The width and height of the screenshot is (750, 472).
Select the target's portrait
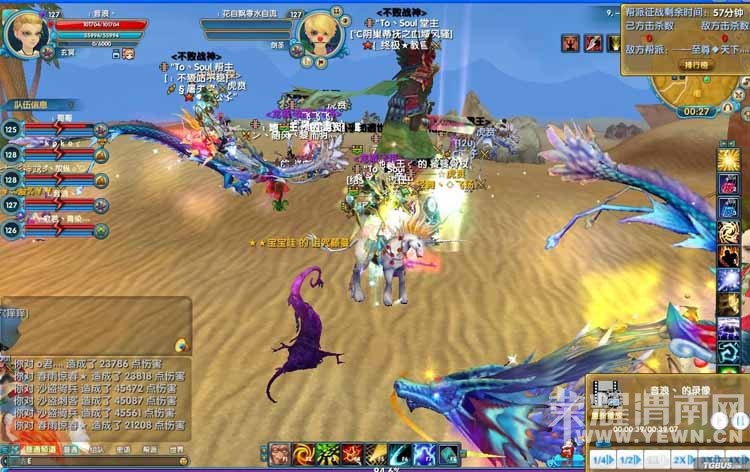(319, 33)
